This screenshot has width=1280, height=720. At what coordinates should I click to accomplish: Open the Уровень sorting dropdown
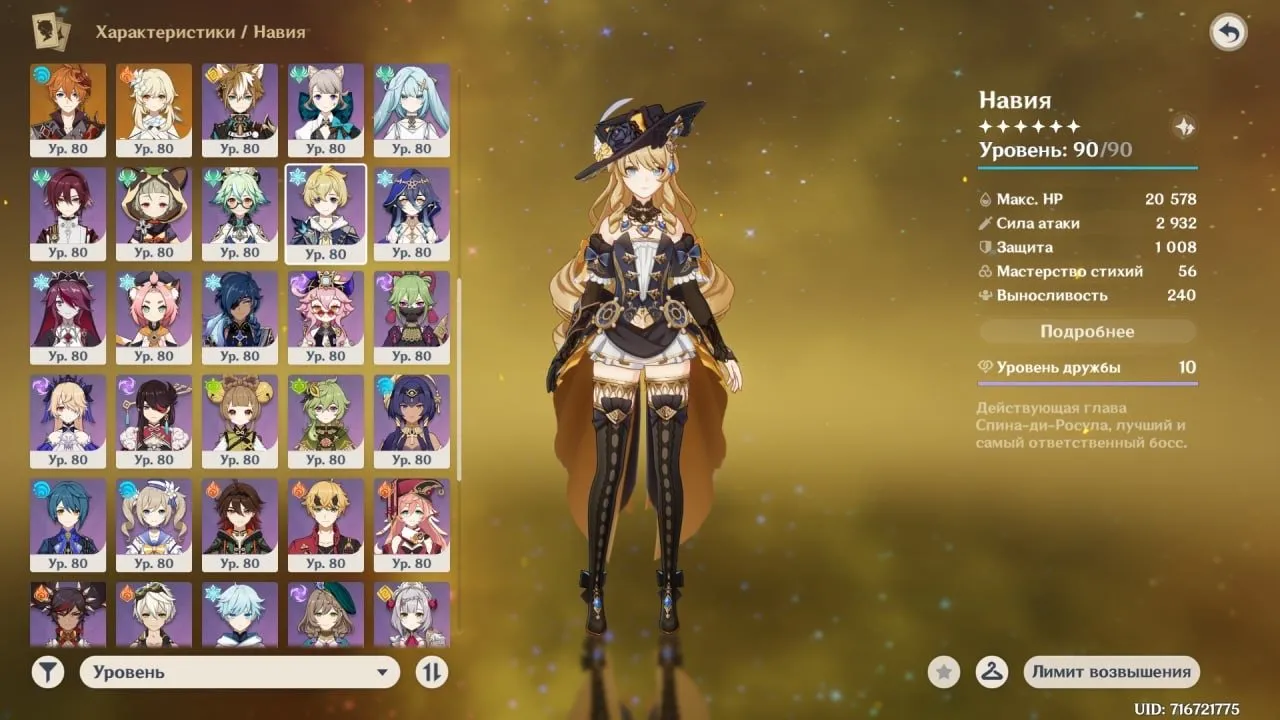240,672
